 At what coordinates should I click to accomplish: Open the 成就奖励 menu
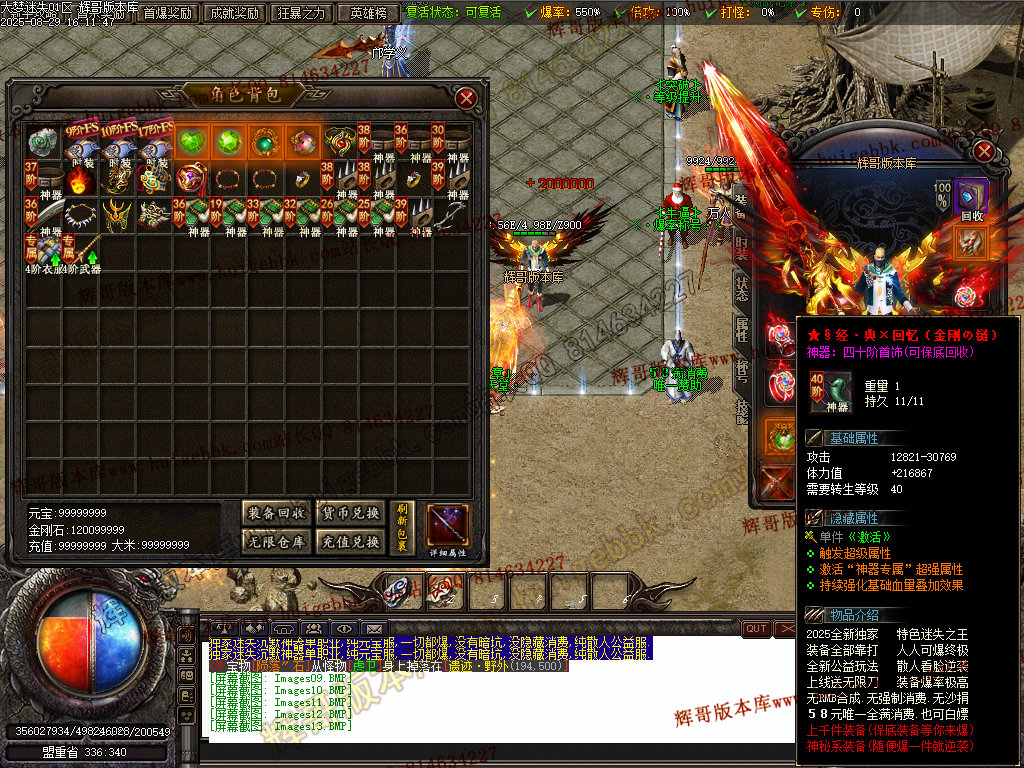pos(235,13)
